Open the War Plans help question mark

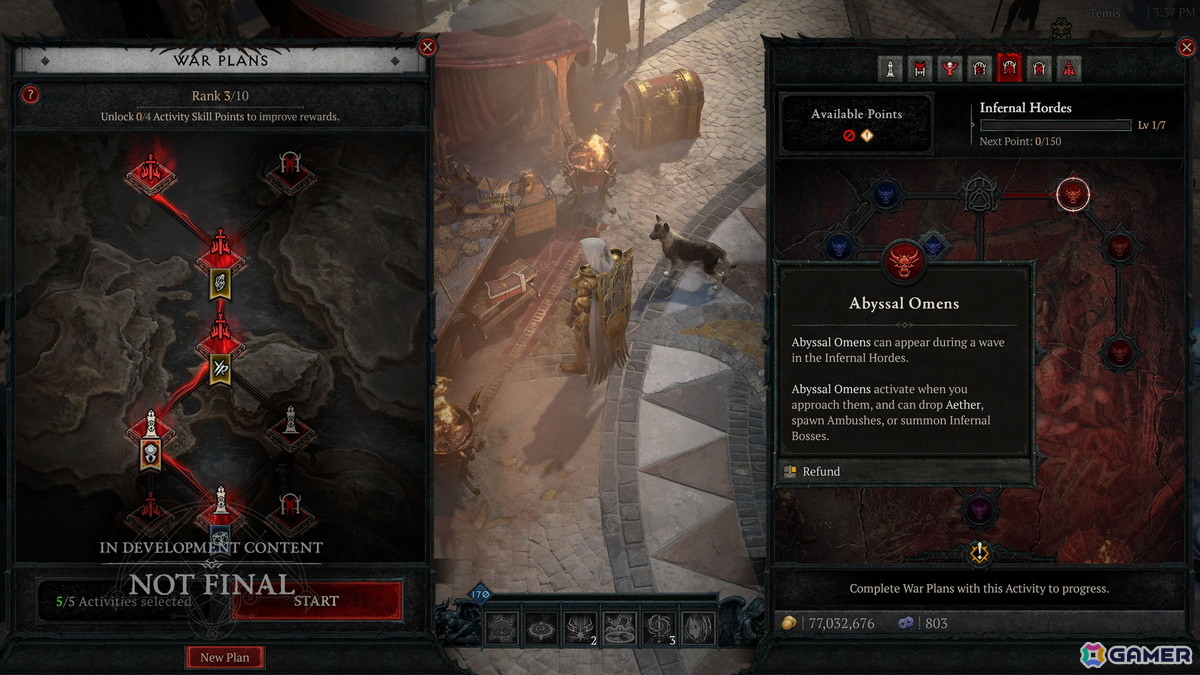tap(31, 95)
